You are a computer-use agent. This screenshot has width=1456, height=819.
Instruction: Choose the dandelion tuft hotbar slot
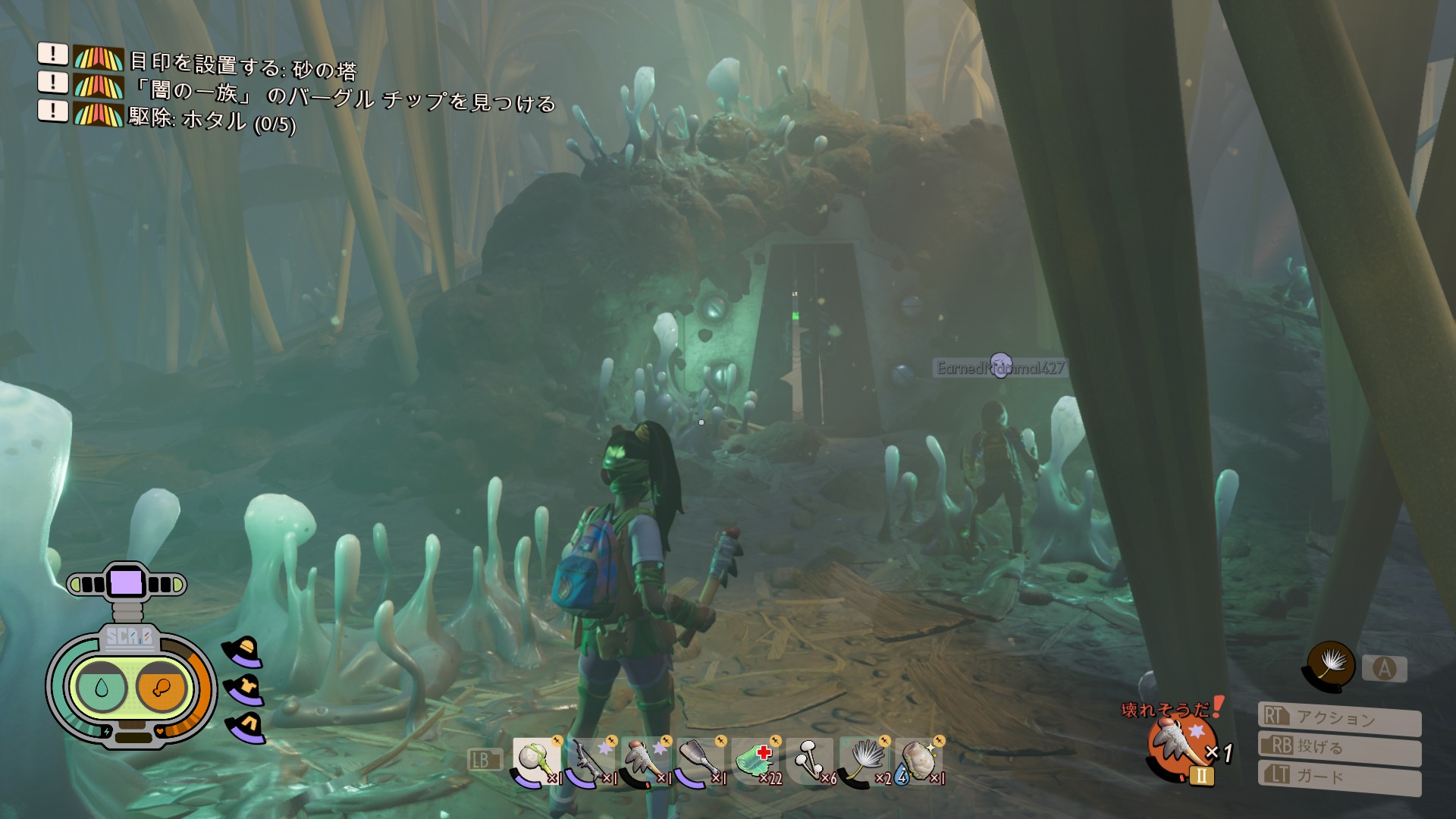tap(864, 761)
